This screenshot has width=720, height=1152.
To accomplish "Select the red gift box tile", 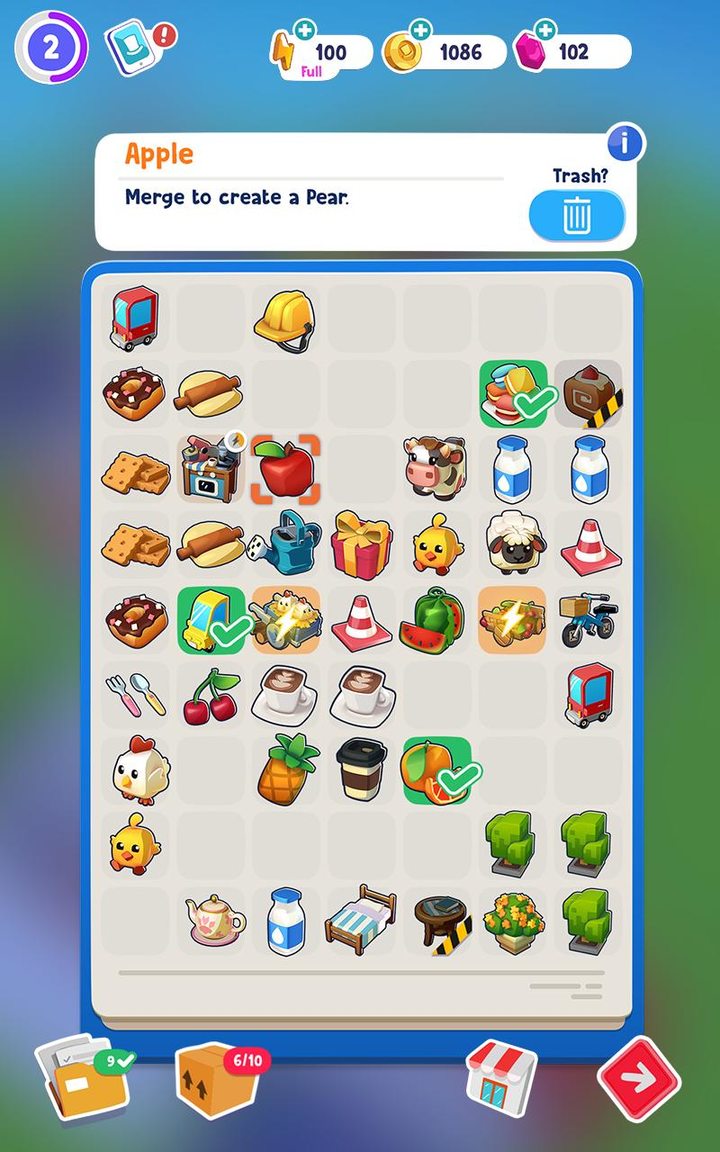I will click(361, 543).
